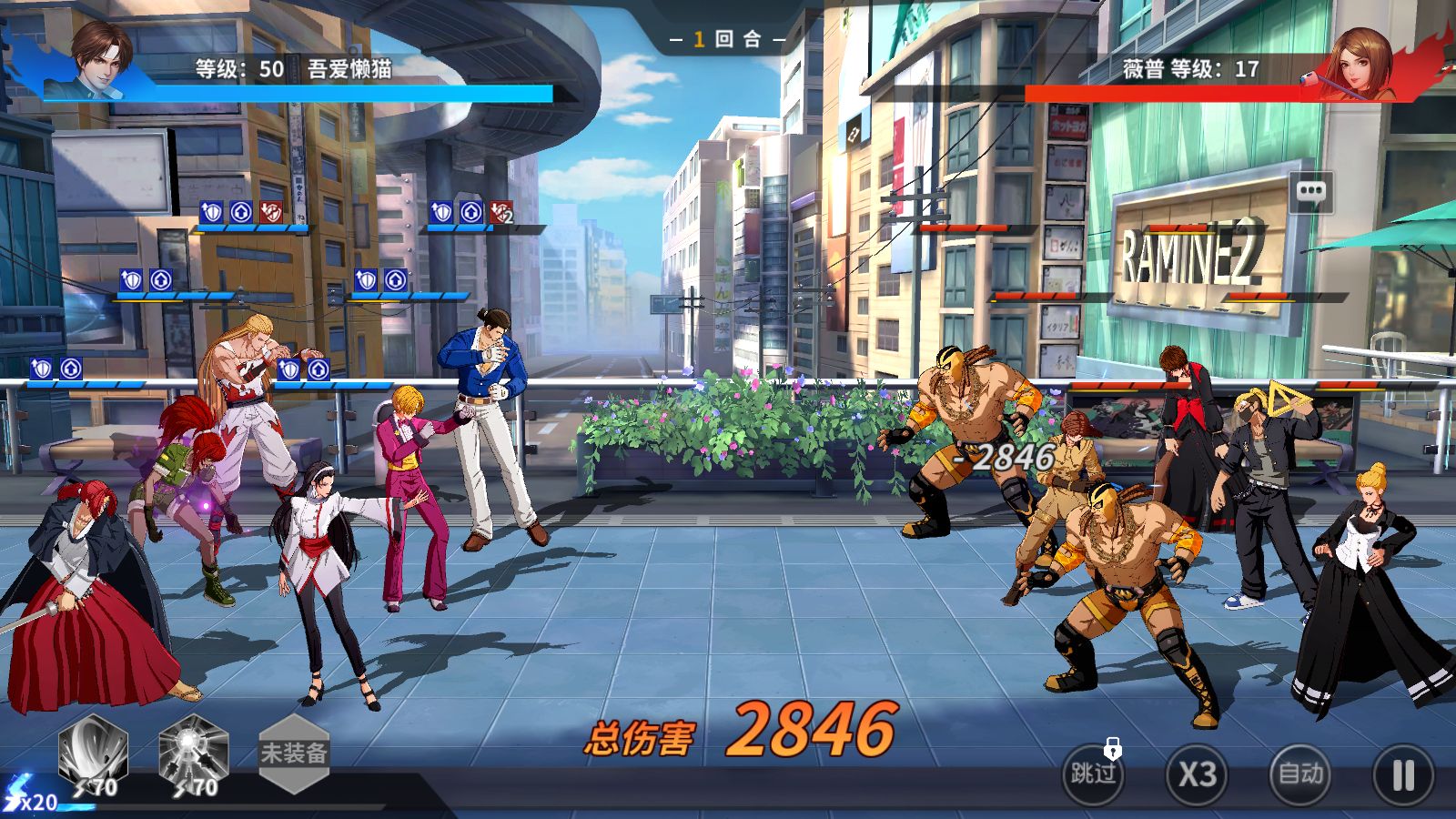The width and height of the screenshot is (1456, 819).
Task: Open player 吾爱懒猫's avatar portrait
Action: [x=99, y=60]
